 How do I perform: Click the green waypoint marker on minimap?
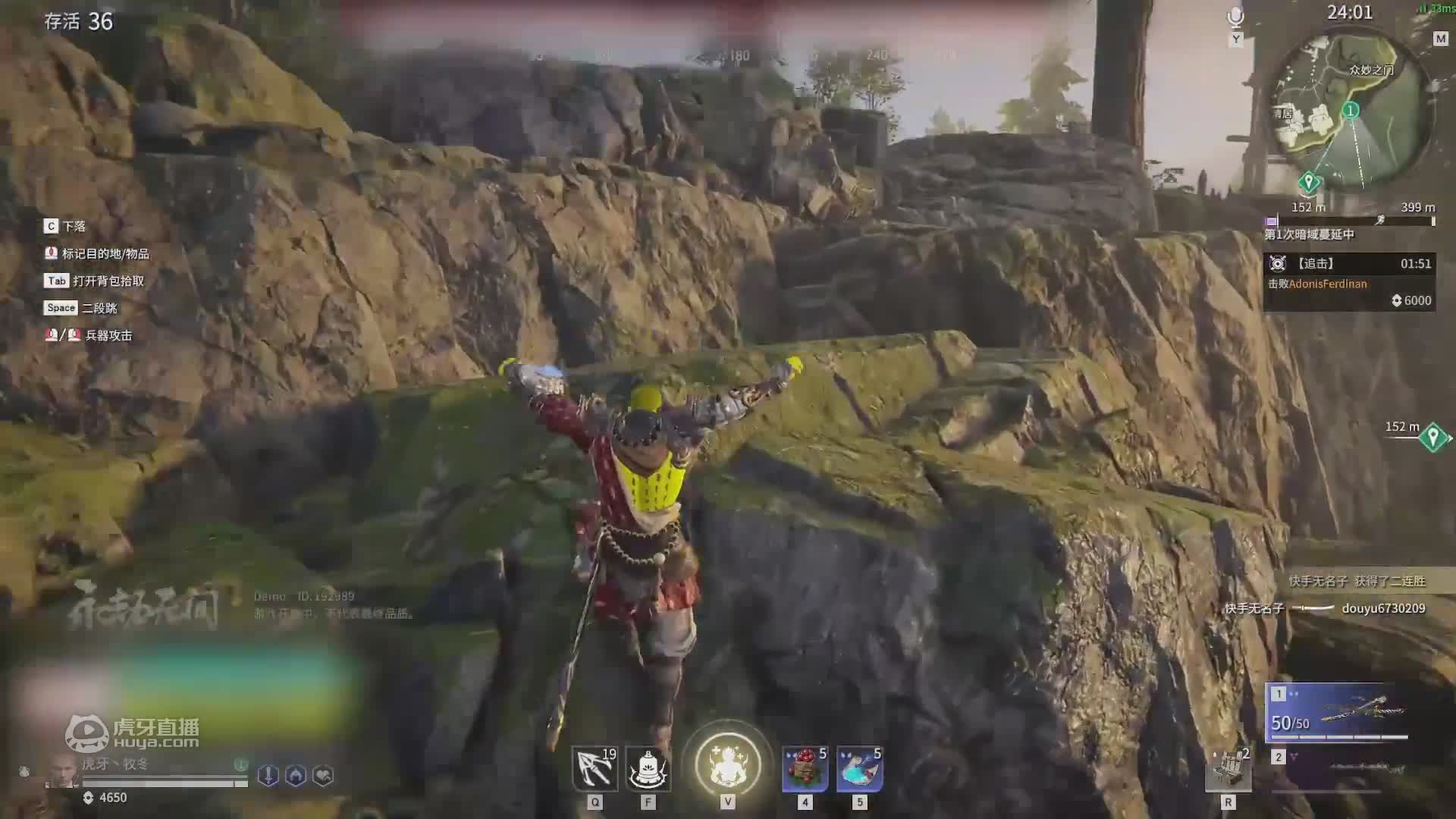[1308, 181]
